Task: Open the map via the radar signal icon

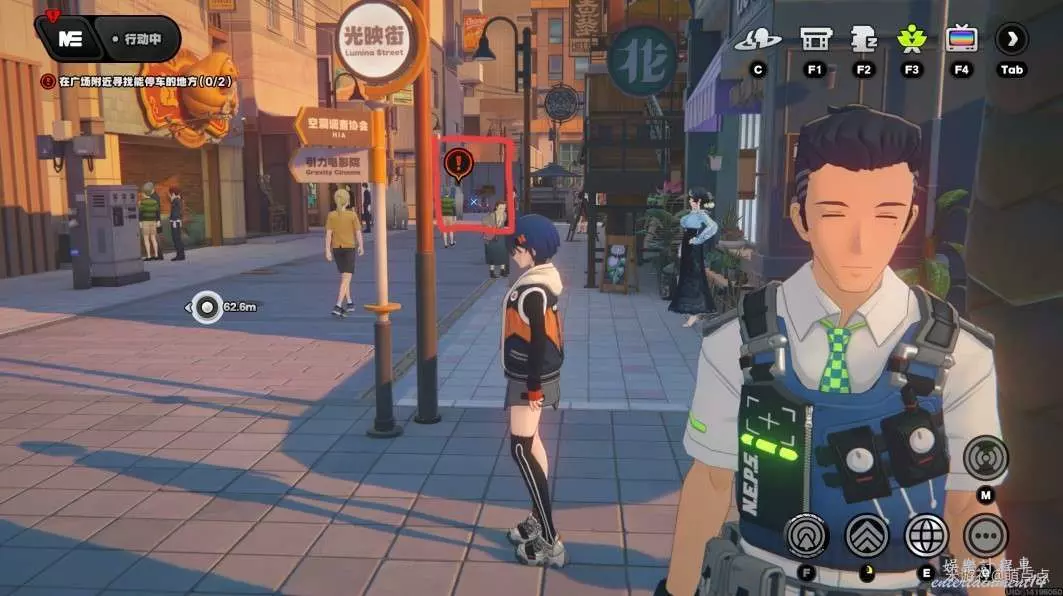Action: [x=985, y=458]
